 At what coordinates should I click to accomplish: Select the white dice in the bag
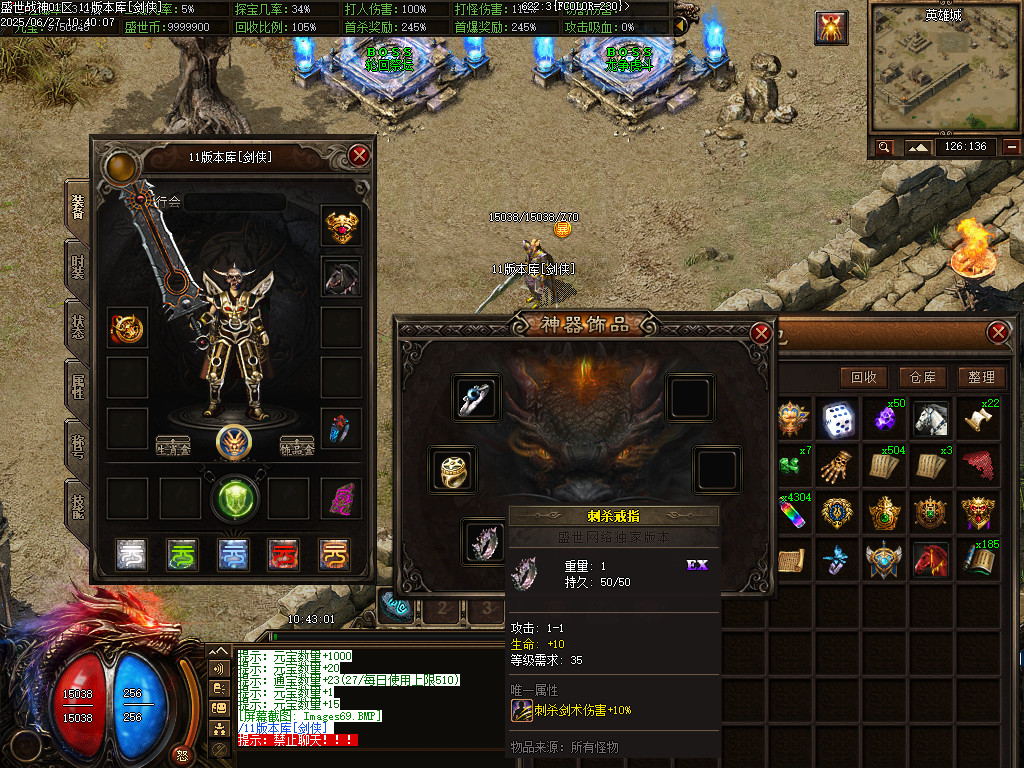[839, 419]
